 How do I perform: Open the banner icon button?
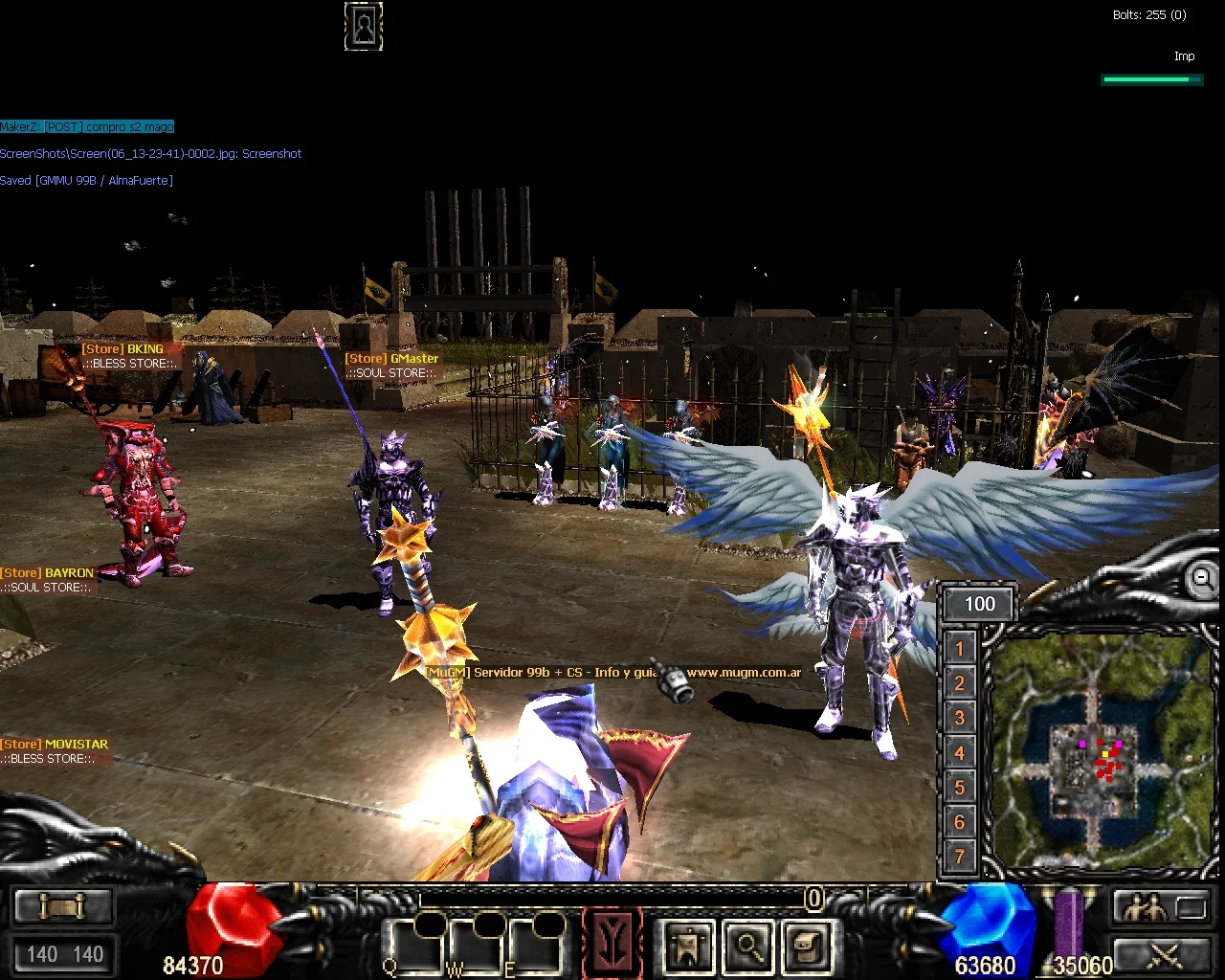pyautogui.click(x=688, y=947)
